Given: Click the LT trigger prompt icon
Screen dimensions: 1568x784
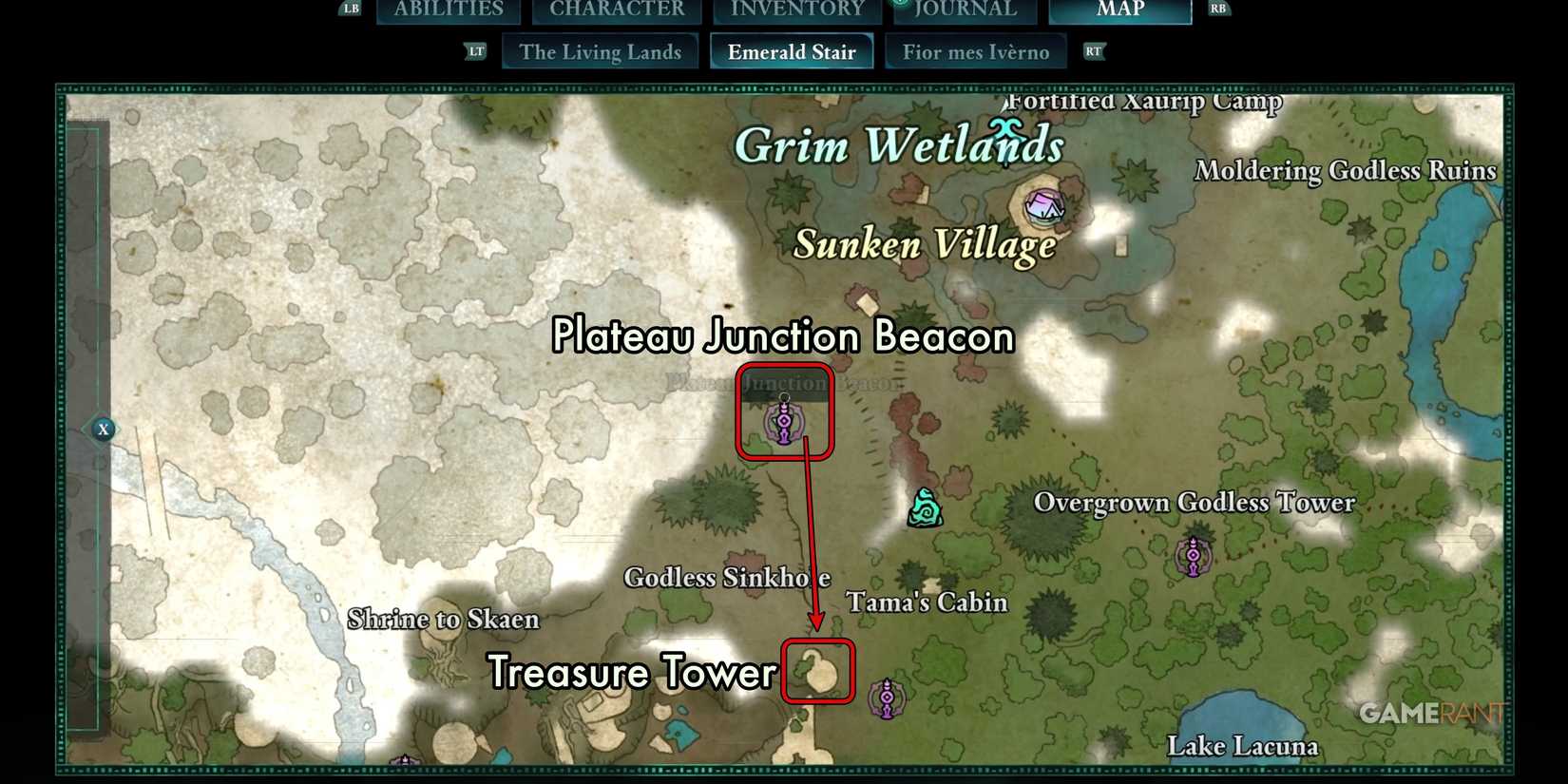Looking at the screenshot, I should point(475,50).
